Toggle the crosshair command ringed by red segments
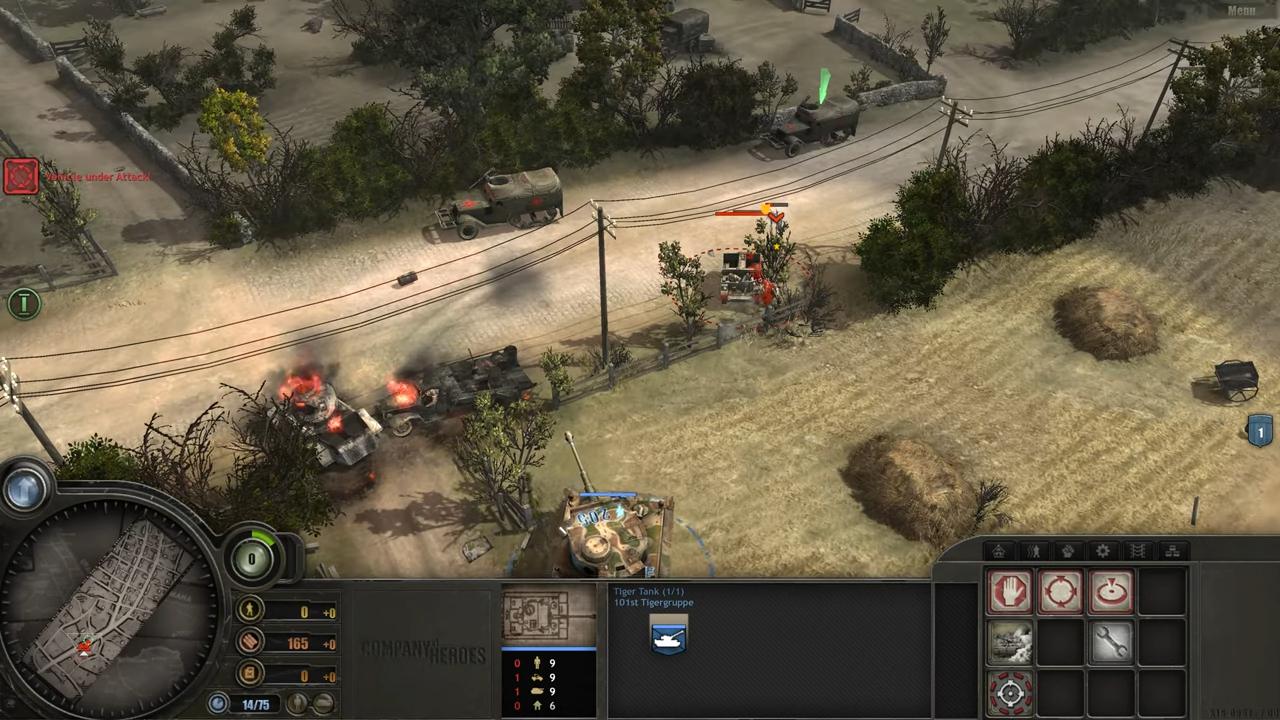This screenshot has height=720, width=1280. tap(1009, 692)
